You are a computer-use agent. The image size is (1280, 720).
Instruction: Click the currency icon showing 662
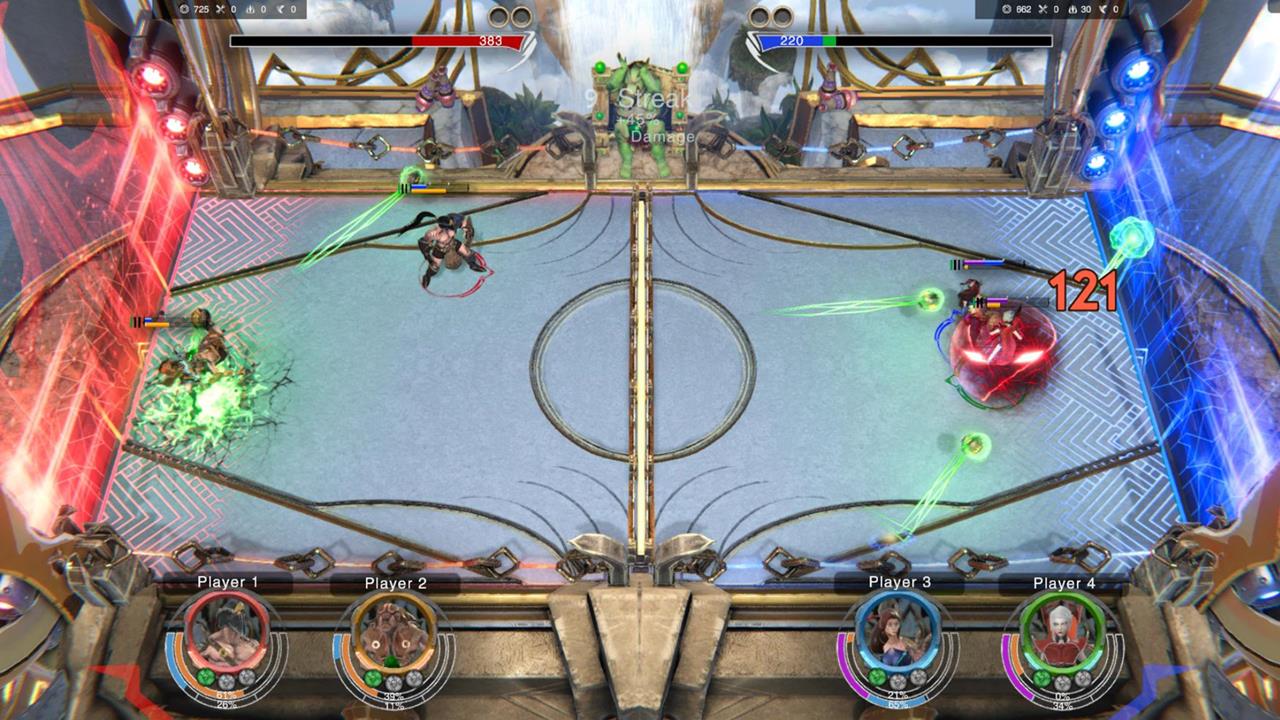(x=1007, y=10)
